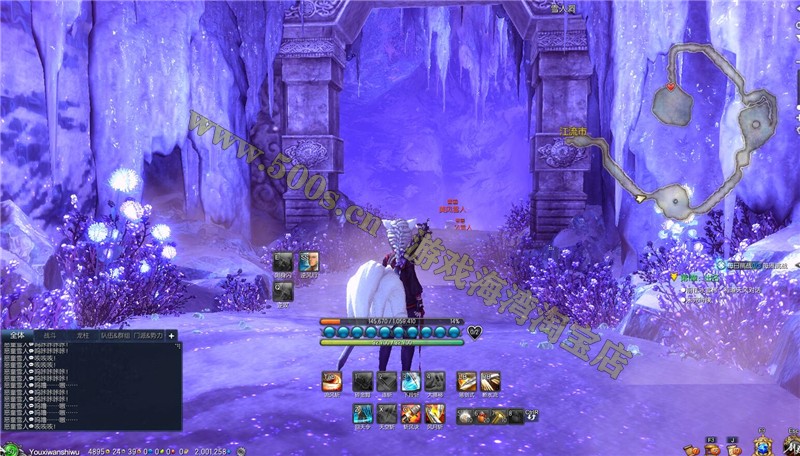800x456 pixels.
Task: Open the 战斗 chat tab
Action: (x=50, y=336)
